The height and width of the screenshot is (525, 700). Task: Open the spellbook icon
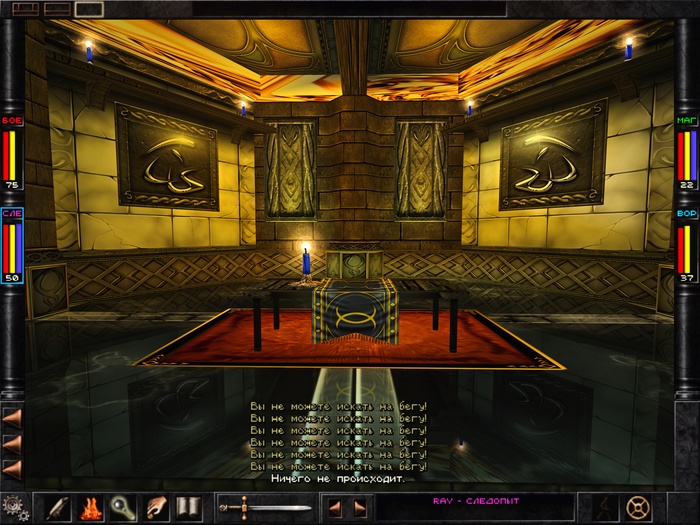click(188, 507)
